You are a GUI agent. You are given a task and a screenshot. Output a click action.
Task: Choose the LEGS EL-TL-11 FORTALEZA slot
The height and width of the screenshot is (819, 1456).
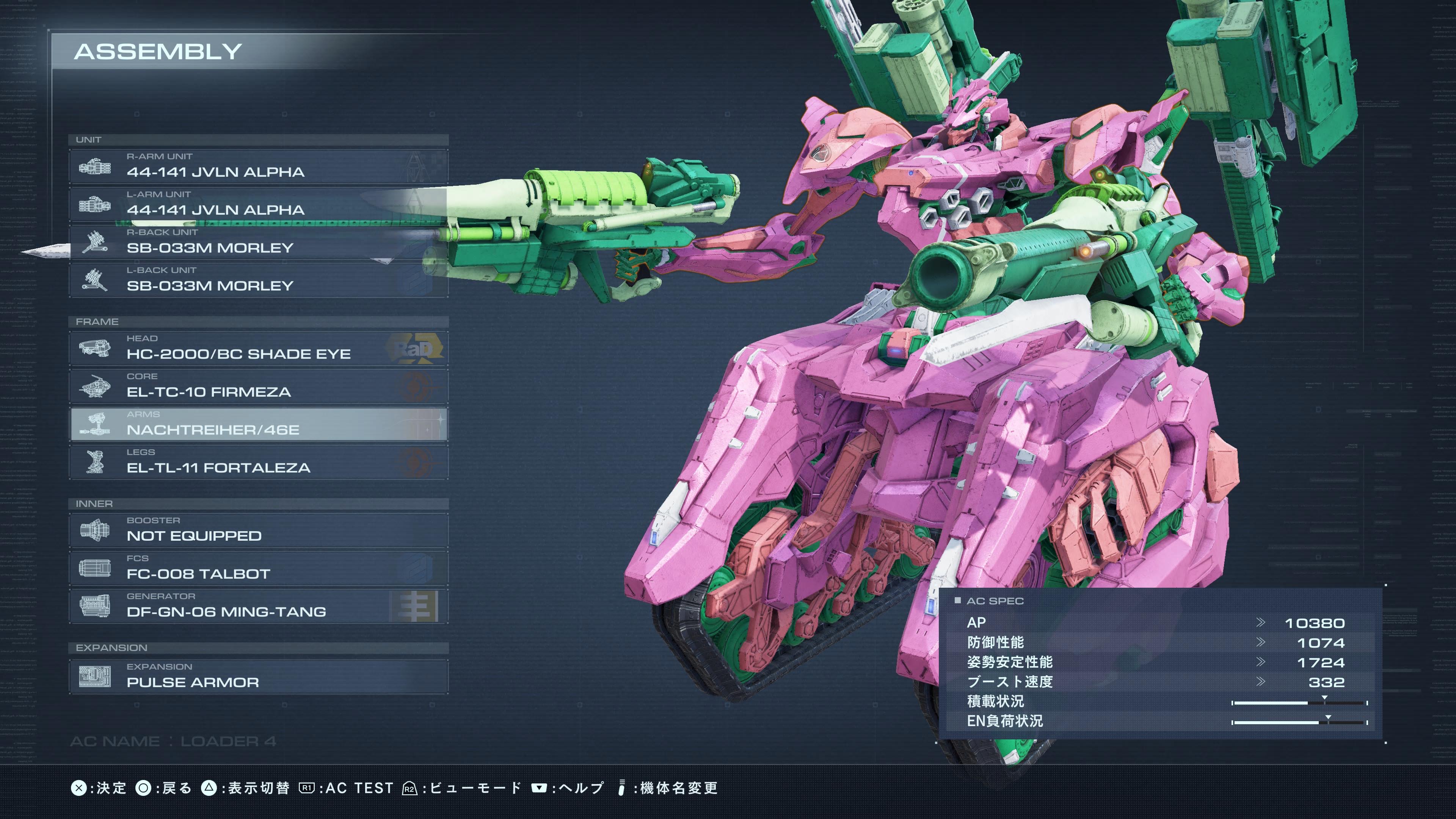coord(258,461)
